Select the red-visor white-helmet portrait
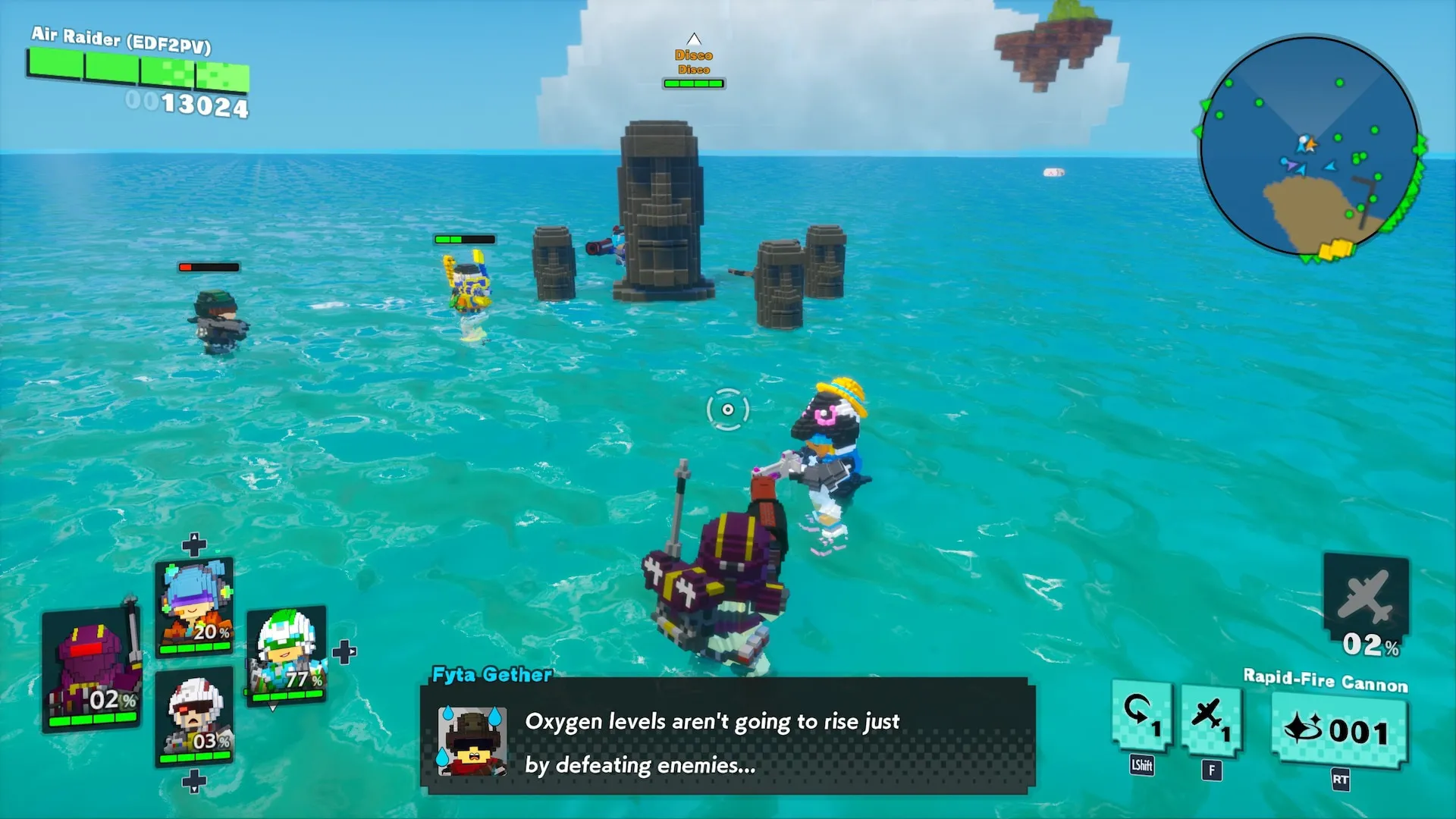 click(195, 717)
